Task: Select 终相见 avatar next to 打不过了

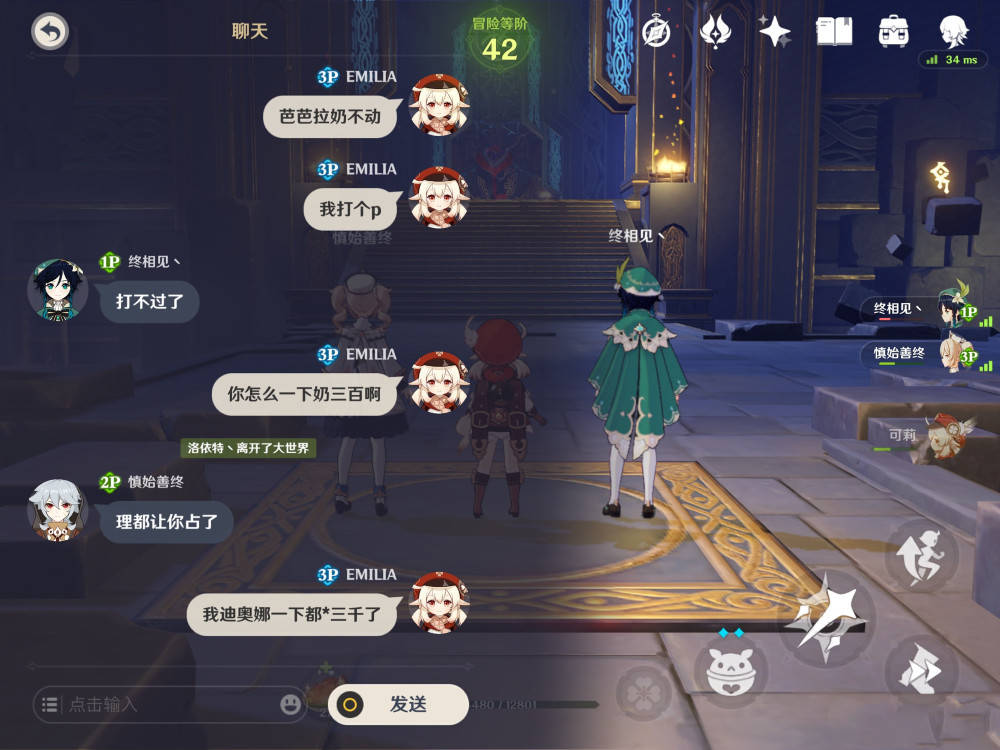Action: pos(57,290)
